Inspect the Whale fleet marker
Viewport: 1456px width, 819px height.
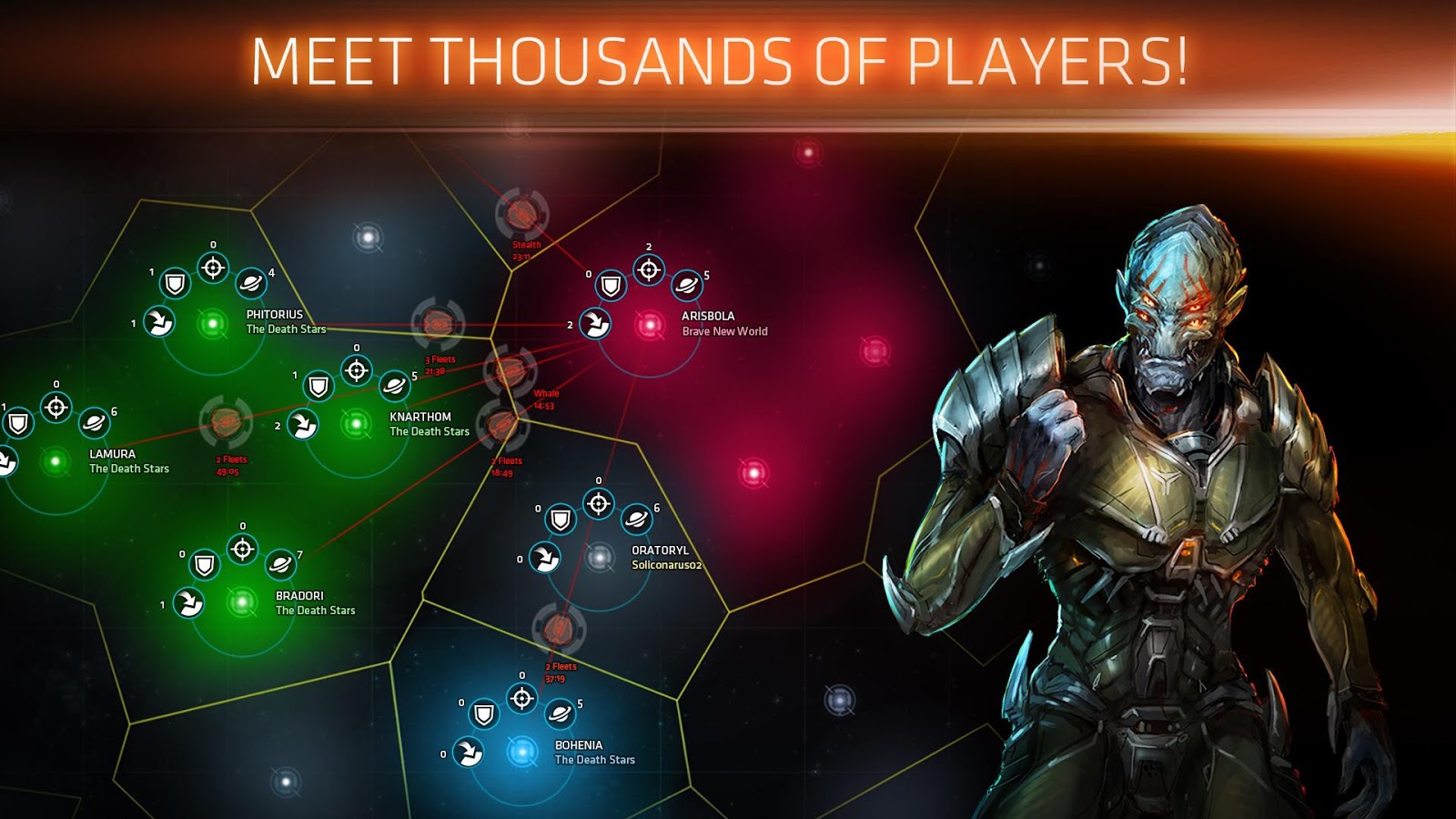click(x=510, y=370)
